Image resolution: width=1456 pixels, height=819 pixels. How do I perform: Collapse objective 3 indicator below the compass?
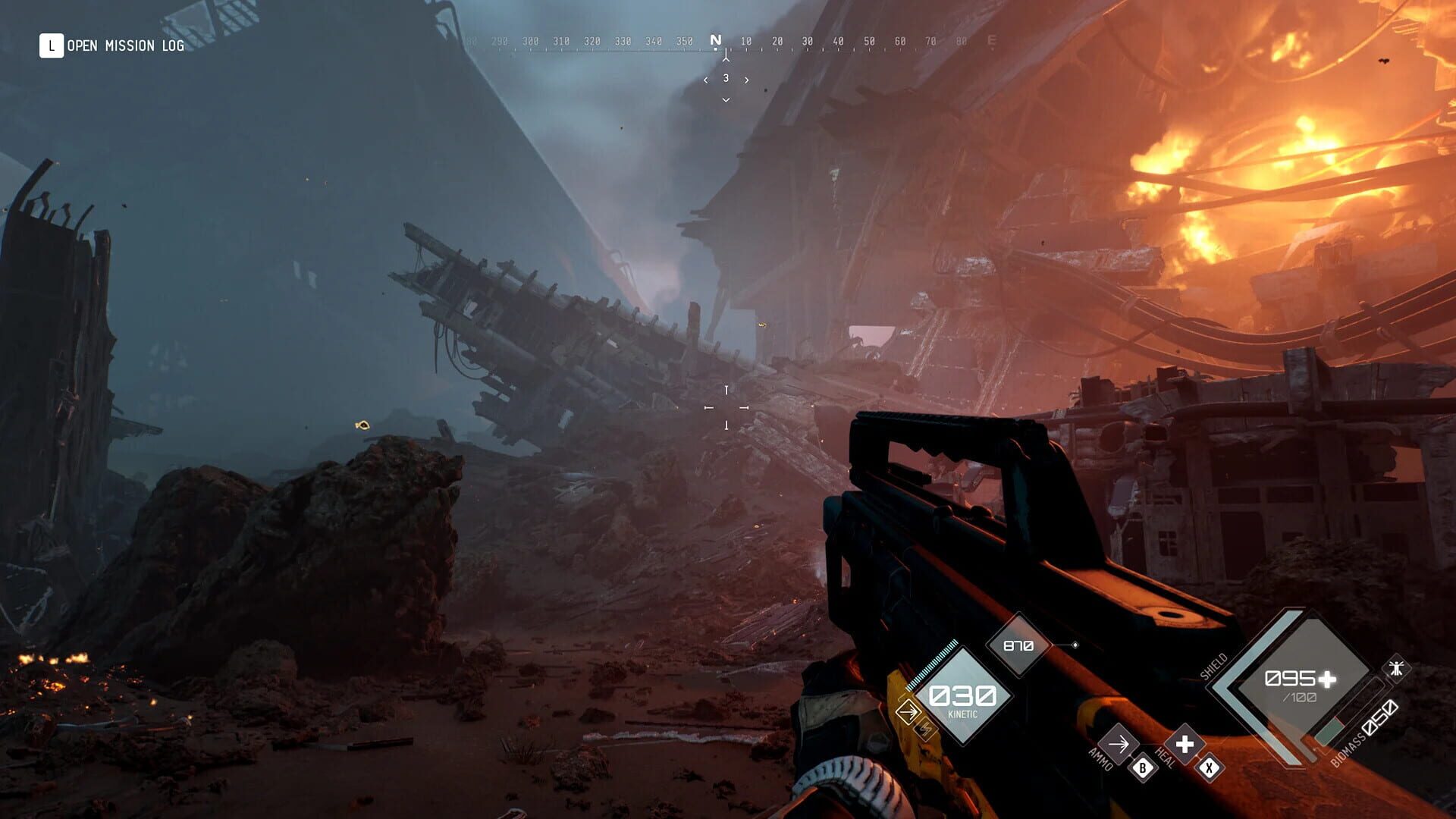coord(726,77)
